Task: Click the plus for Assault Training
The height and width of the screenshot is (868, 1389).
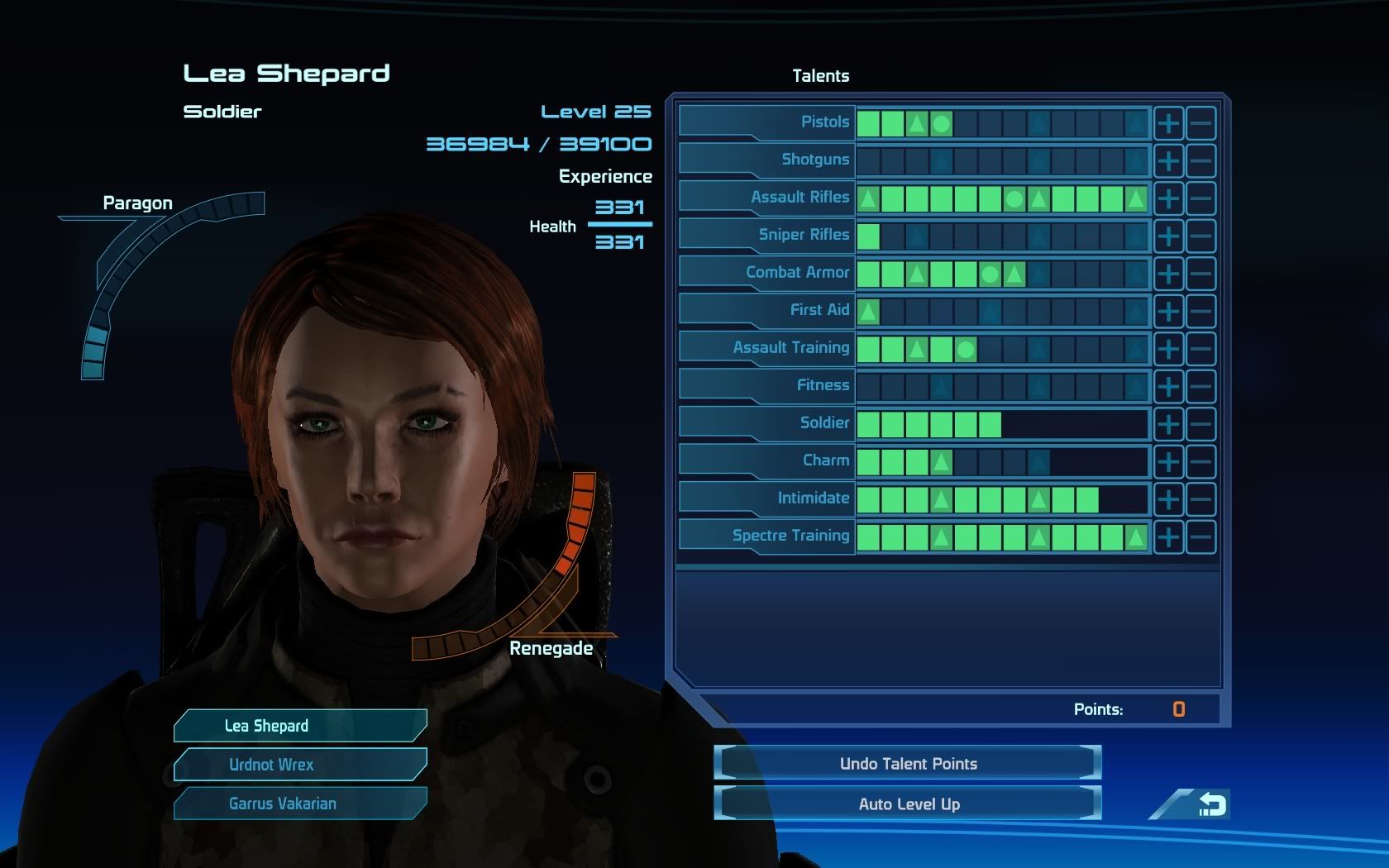Action: tap(1168, 349)
